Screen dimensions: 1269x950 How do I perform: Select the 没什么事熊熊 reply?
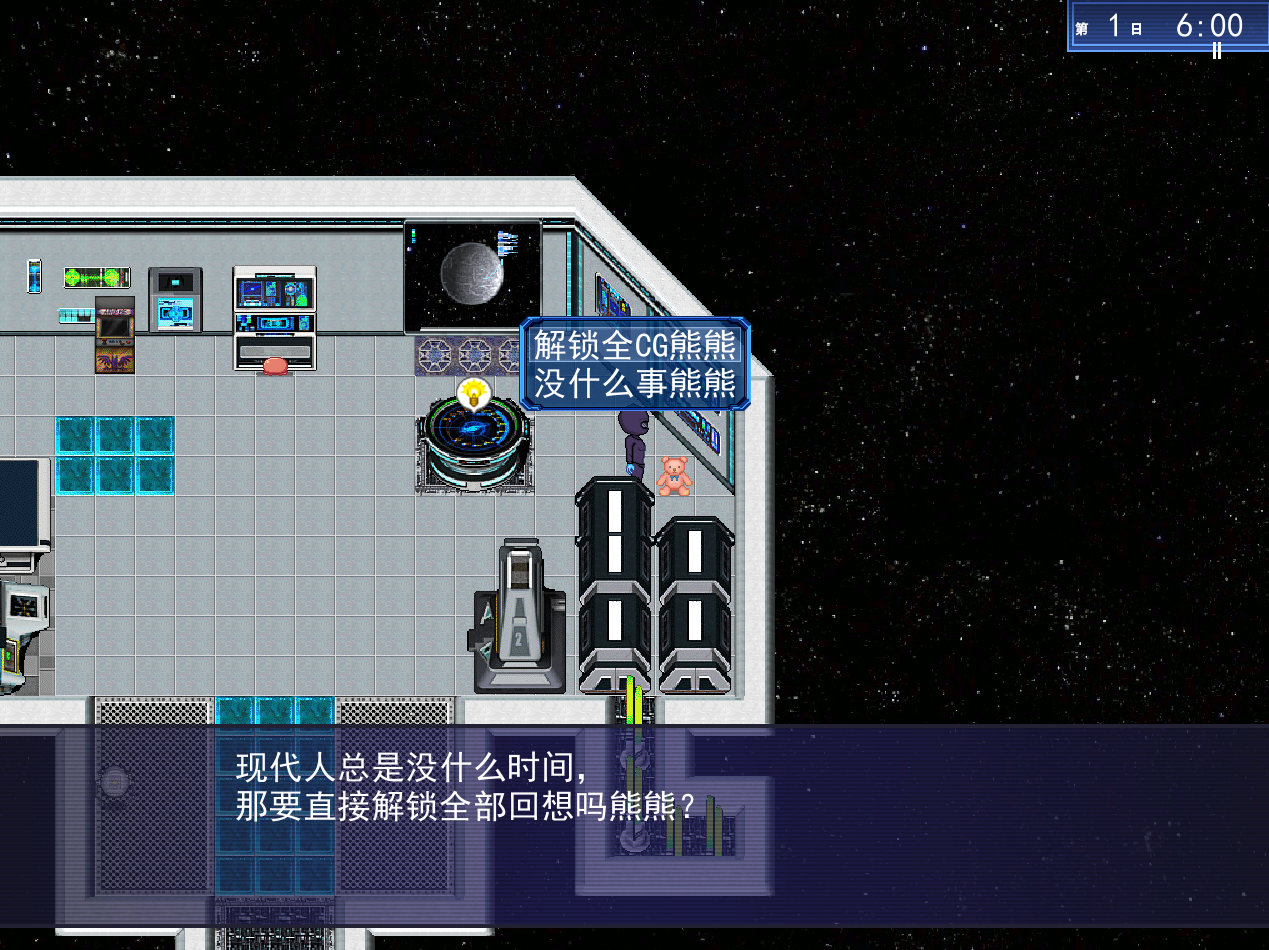[635, 383]
